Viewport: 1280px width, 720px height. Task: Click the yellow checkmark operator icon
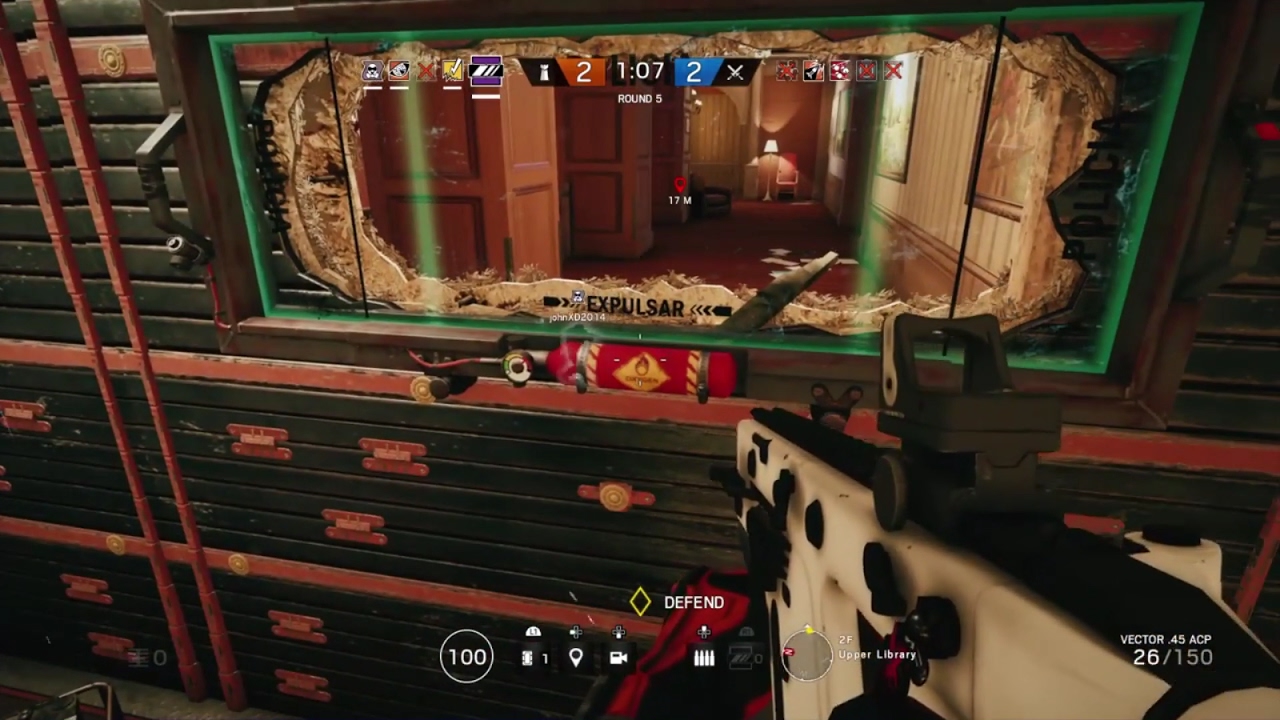tap(450, 70)
